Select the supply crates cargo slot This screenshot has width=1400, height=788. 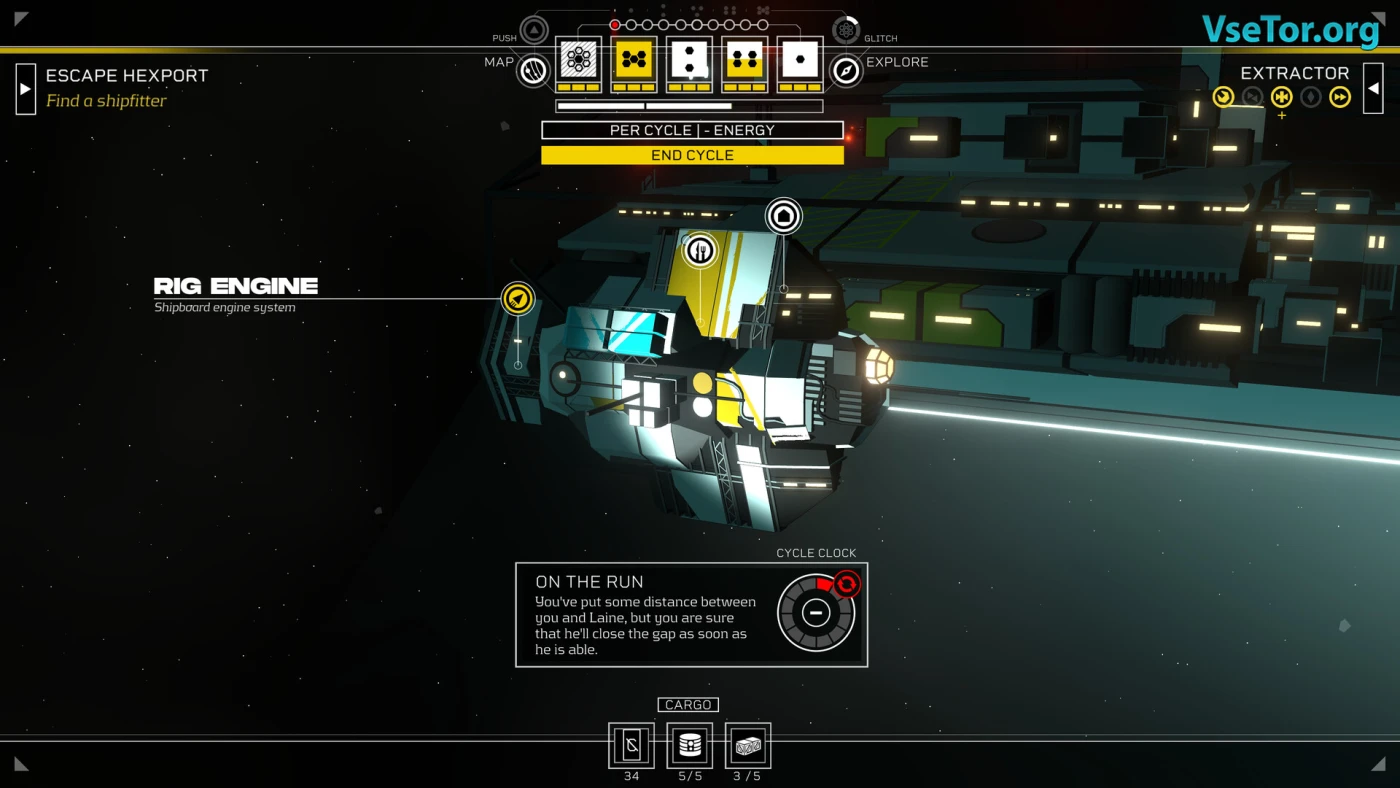click(x=748, y=746)
